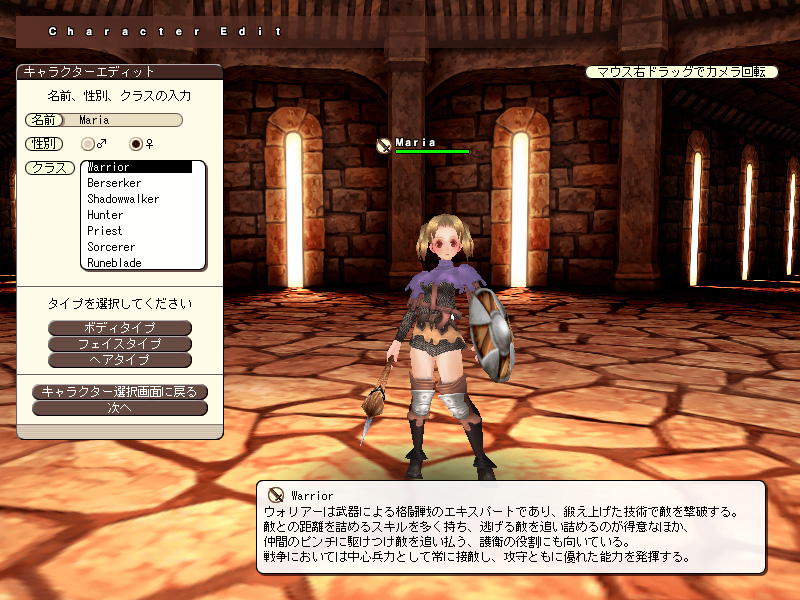Screen dimensions: 800x600
Task: Open the ボディタイプ body type selector
Action: (120, 328)
